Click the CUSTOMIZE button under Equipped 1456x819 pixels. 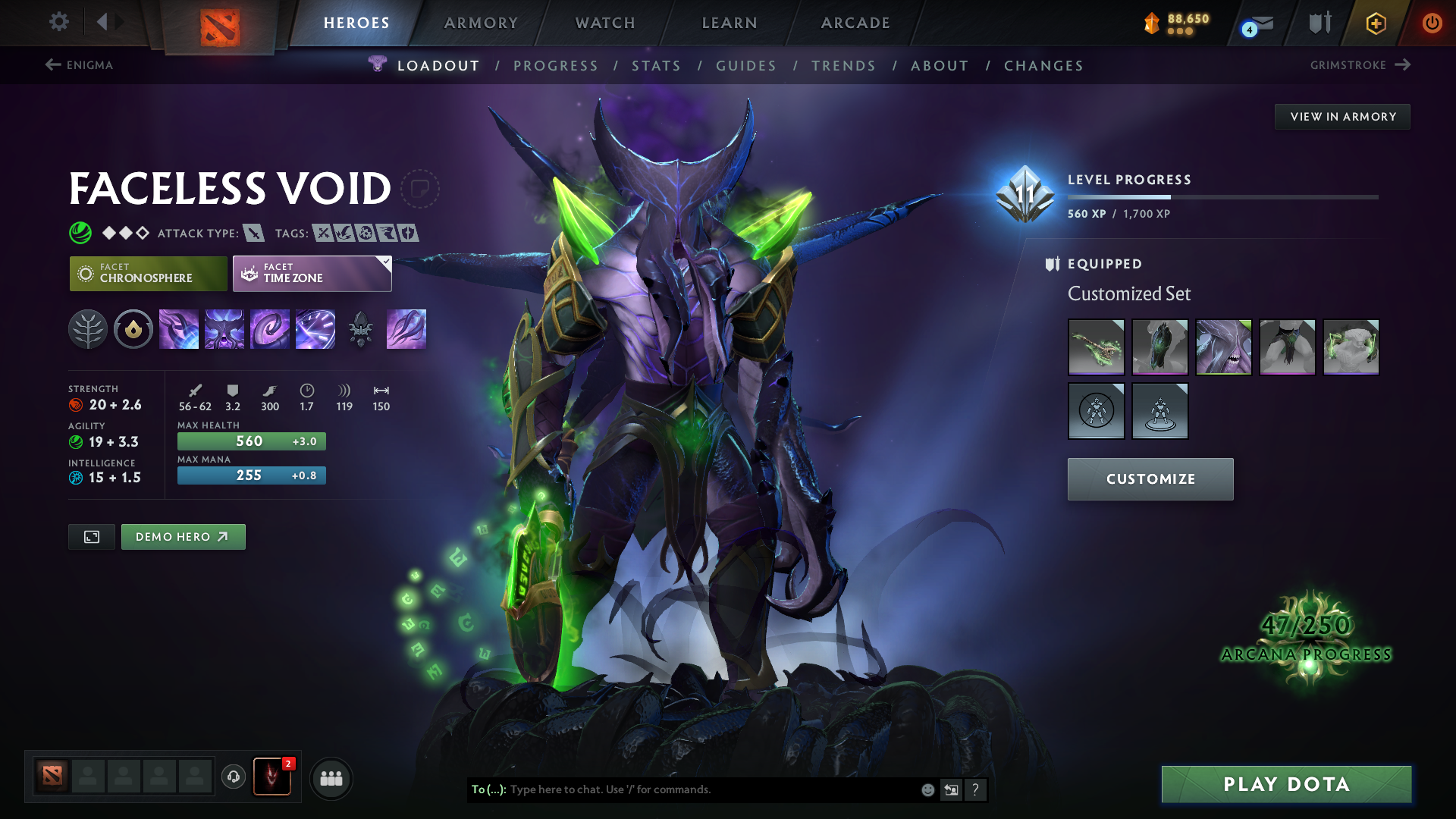tap(1150, 479)
